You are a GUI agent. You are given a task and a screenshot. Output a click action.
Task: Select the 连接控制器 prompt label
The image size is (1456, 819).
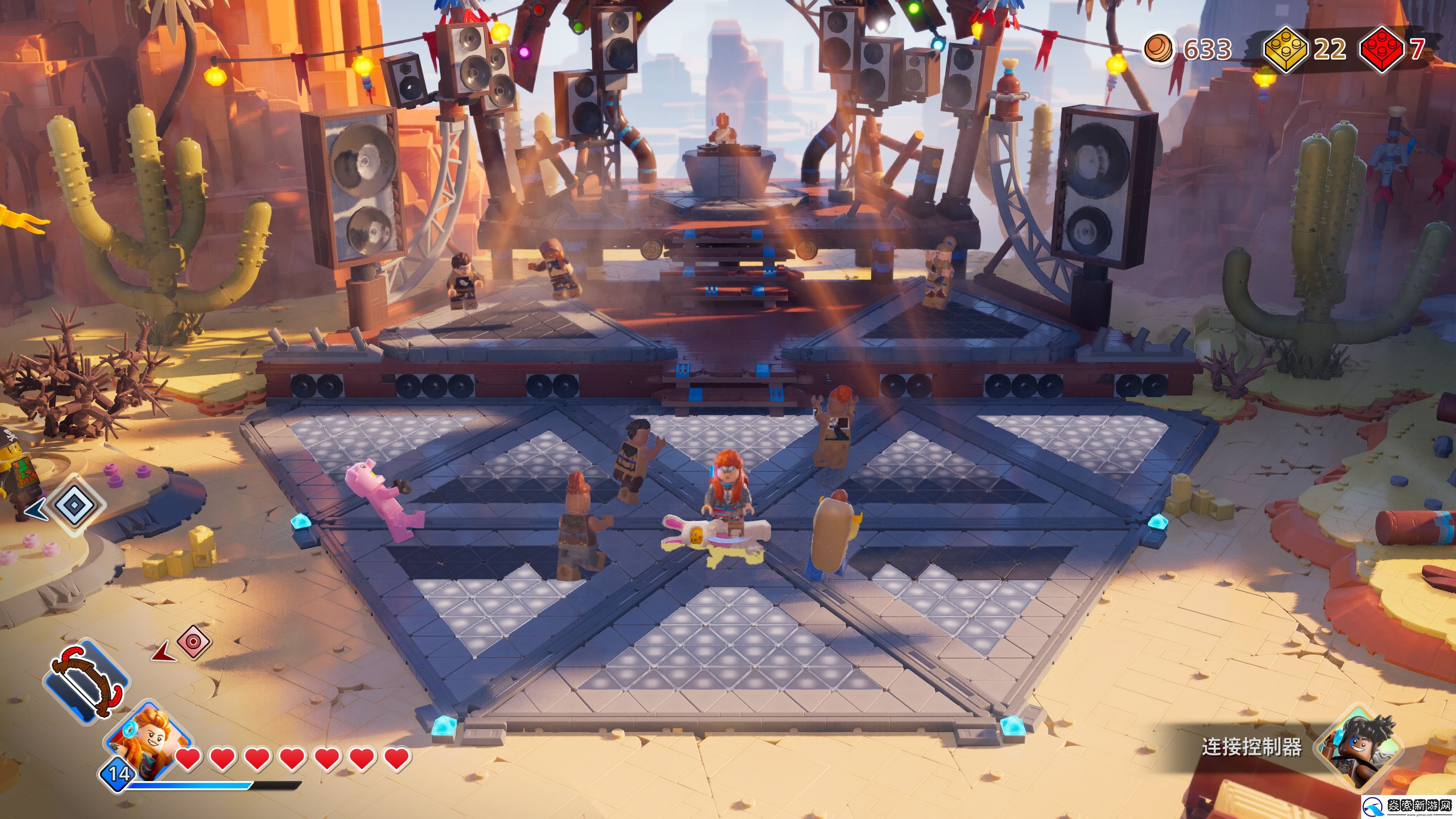[x=1251, y=747]
